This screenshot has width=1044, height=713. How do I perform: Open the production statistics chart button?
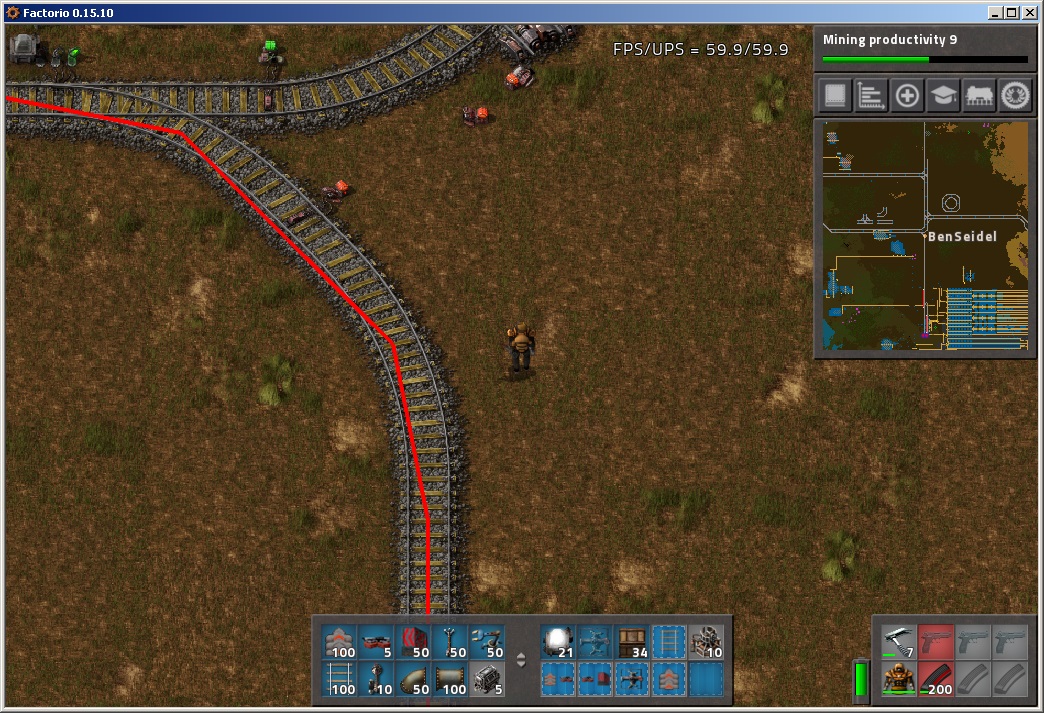871,96
